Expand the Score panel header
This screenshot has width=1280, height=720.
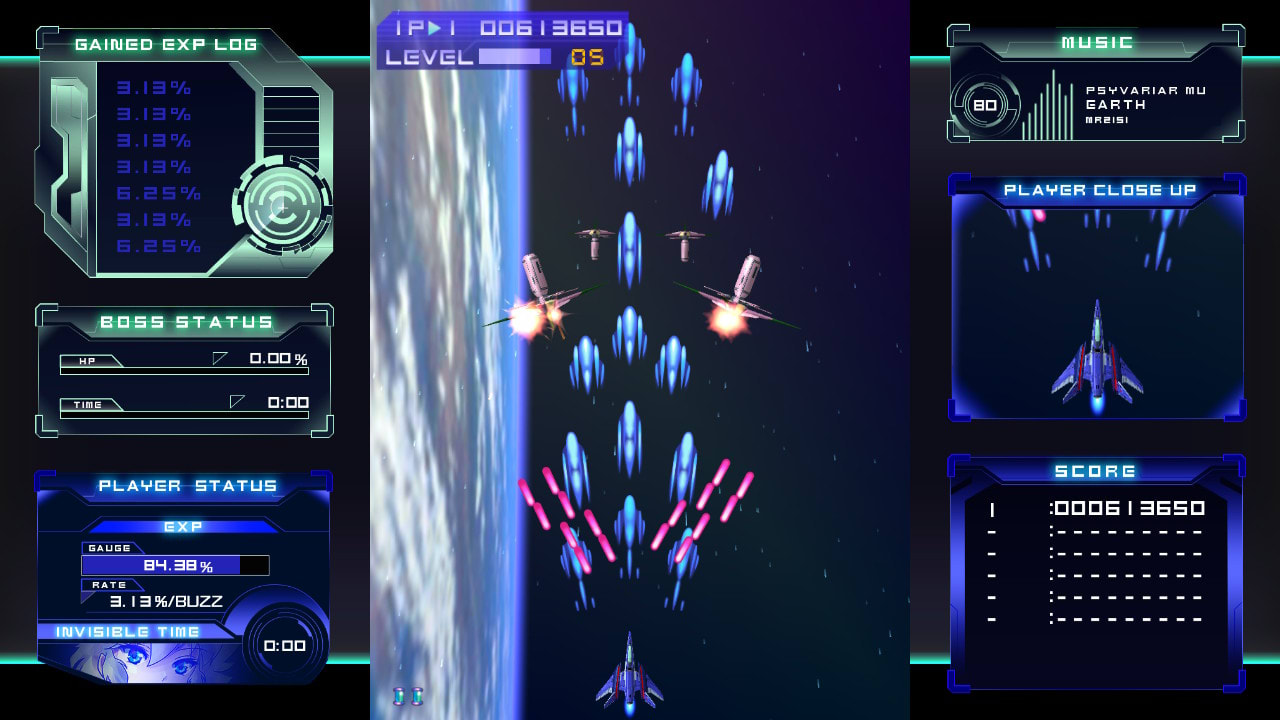point(1096,470)
